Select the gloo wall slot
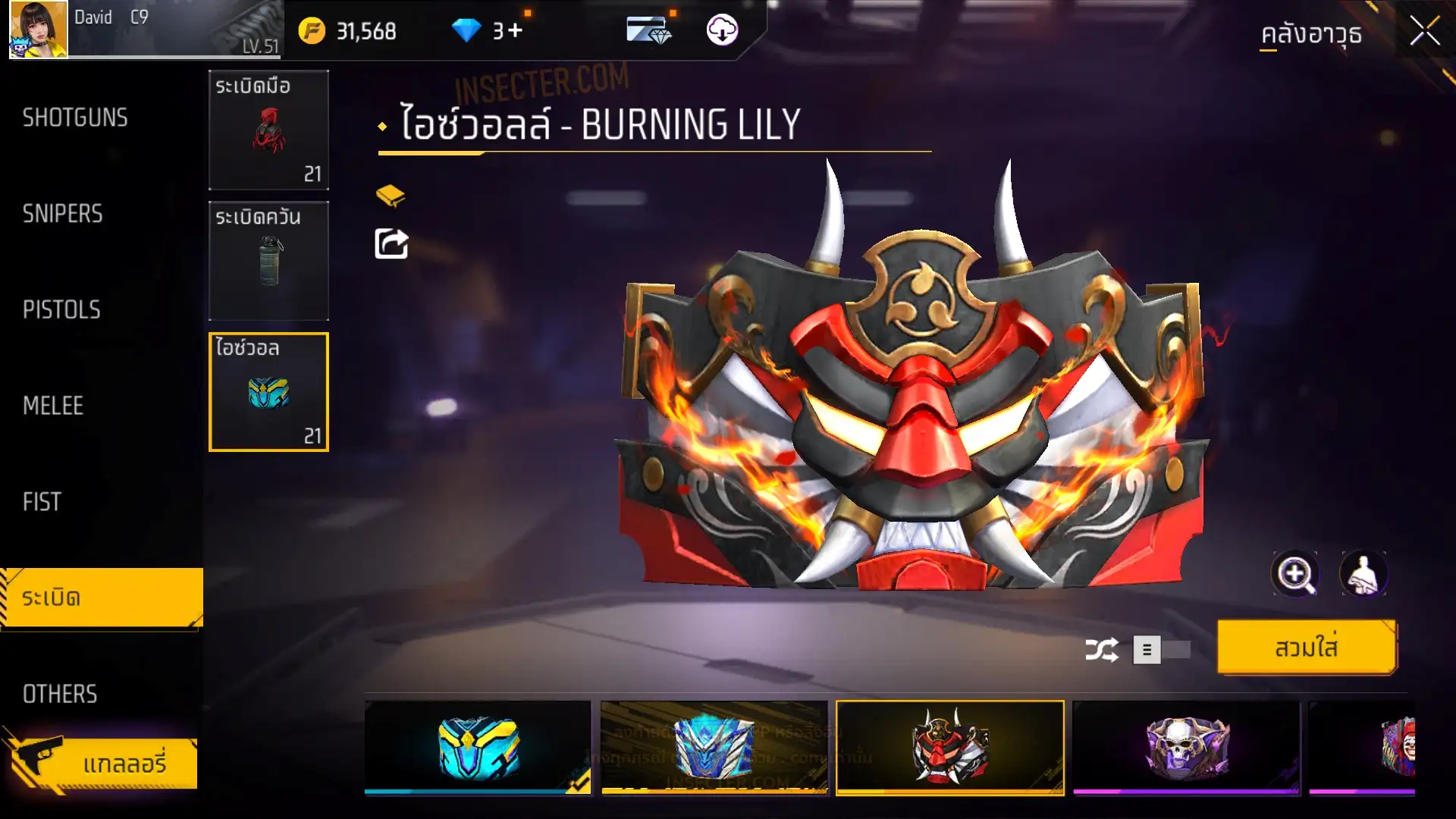The image size is (1456, 819). pos(268,392)
